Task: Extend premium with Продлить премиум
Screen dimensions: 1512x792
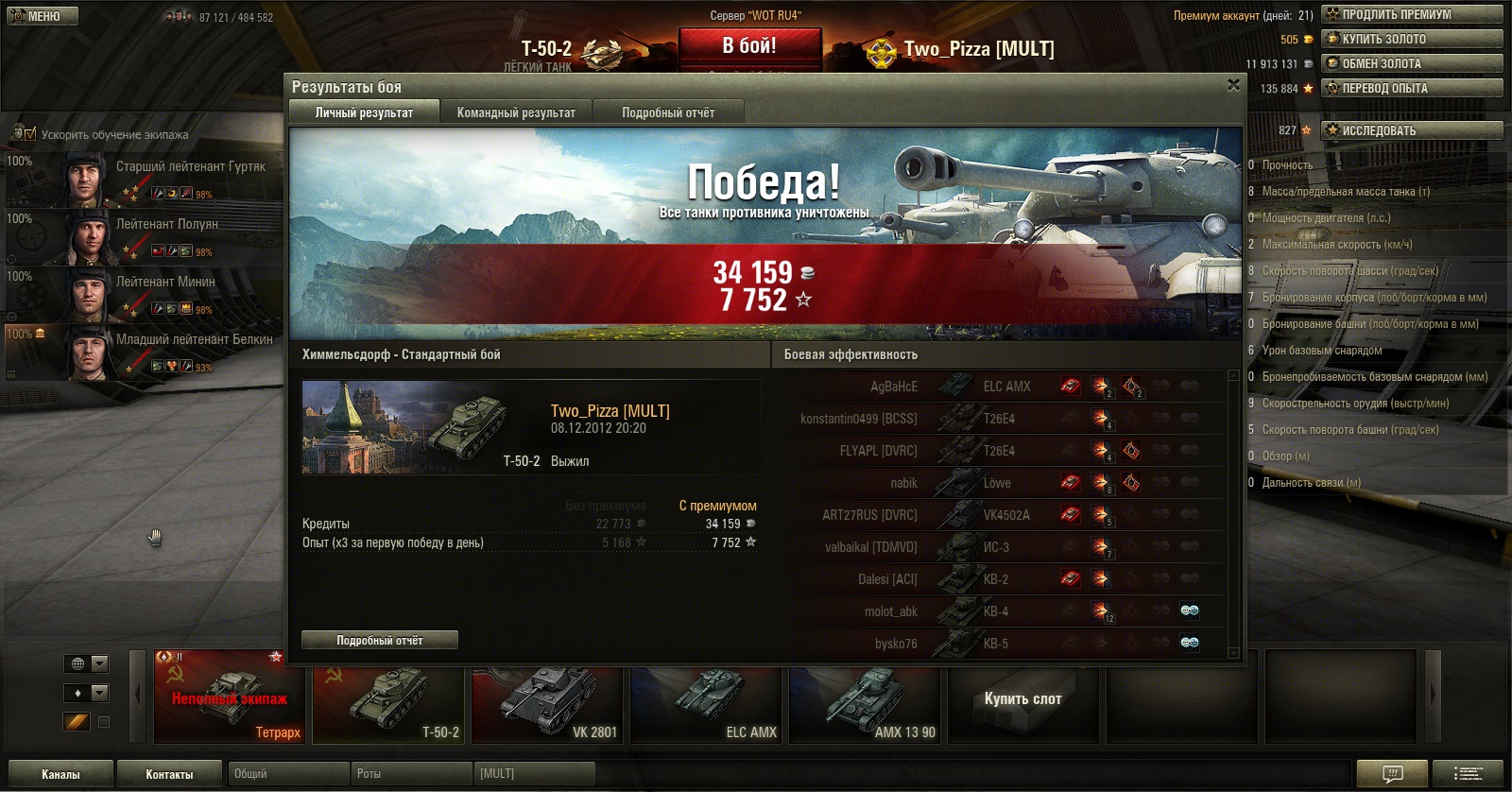Action: pyautogui.click(x=1412, y=14)
